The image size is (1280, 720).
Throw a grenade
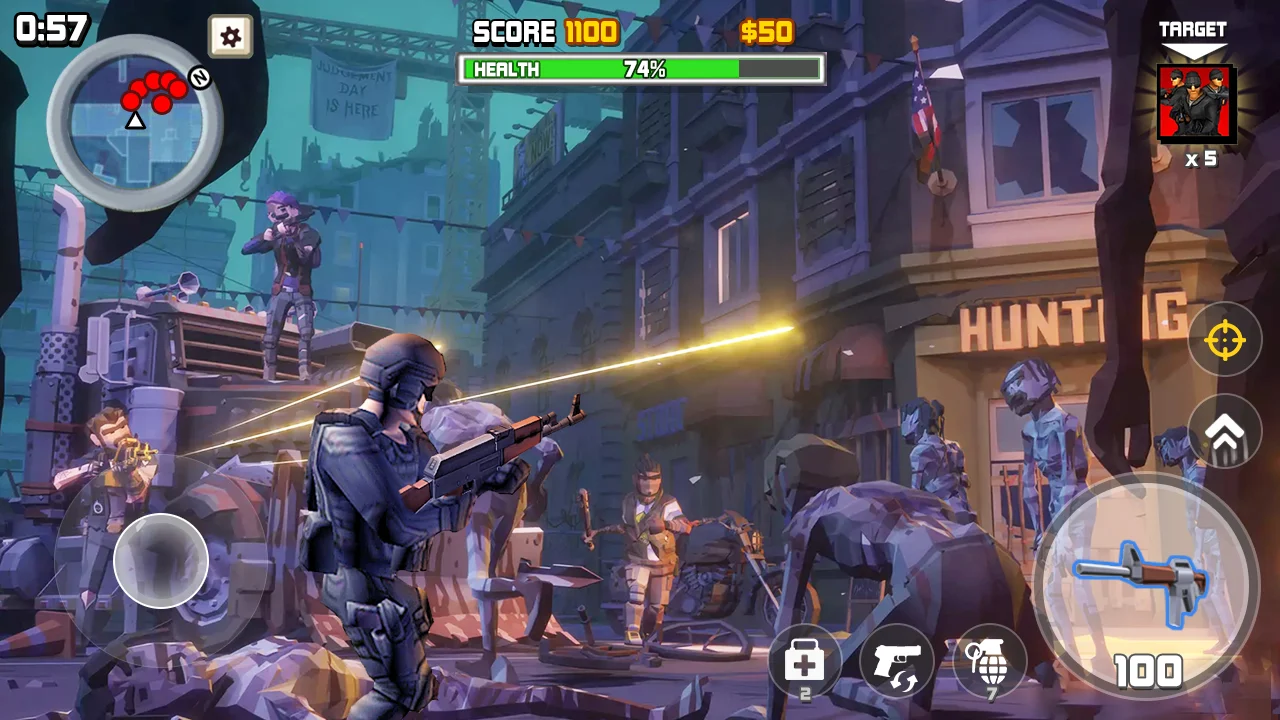click(x=990, y=661)
